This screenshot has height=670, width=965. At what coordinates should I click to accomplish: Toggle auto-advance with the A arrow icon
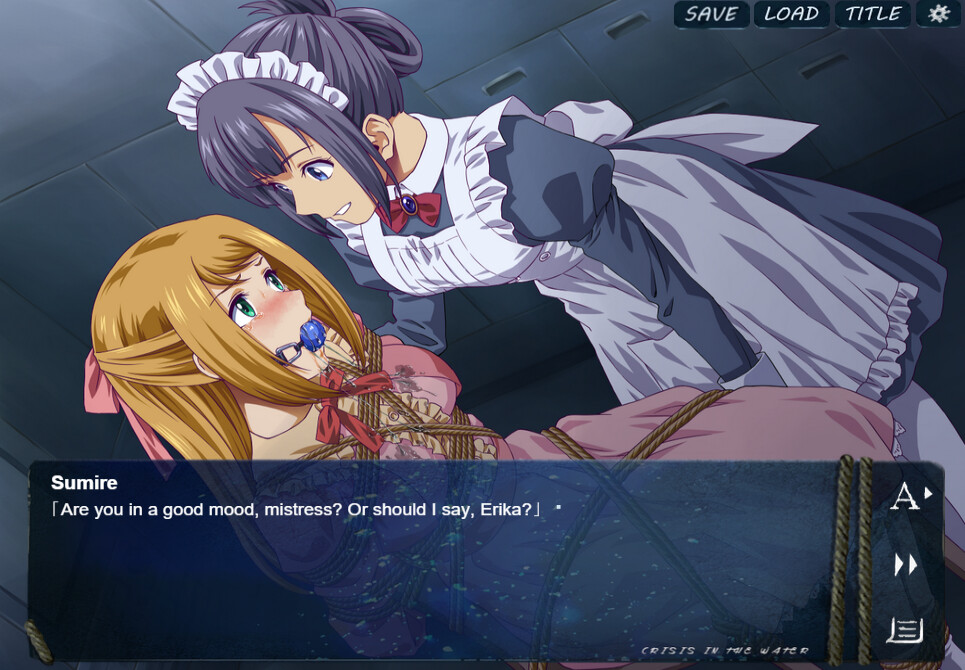909,496
